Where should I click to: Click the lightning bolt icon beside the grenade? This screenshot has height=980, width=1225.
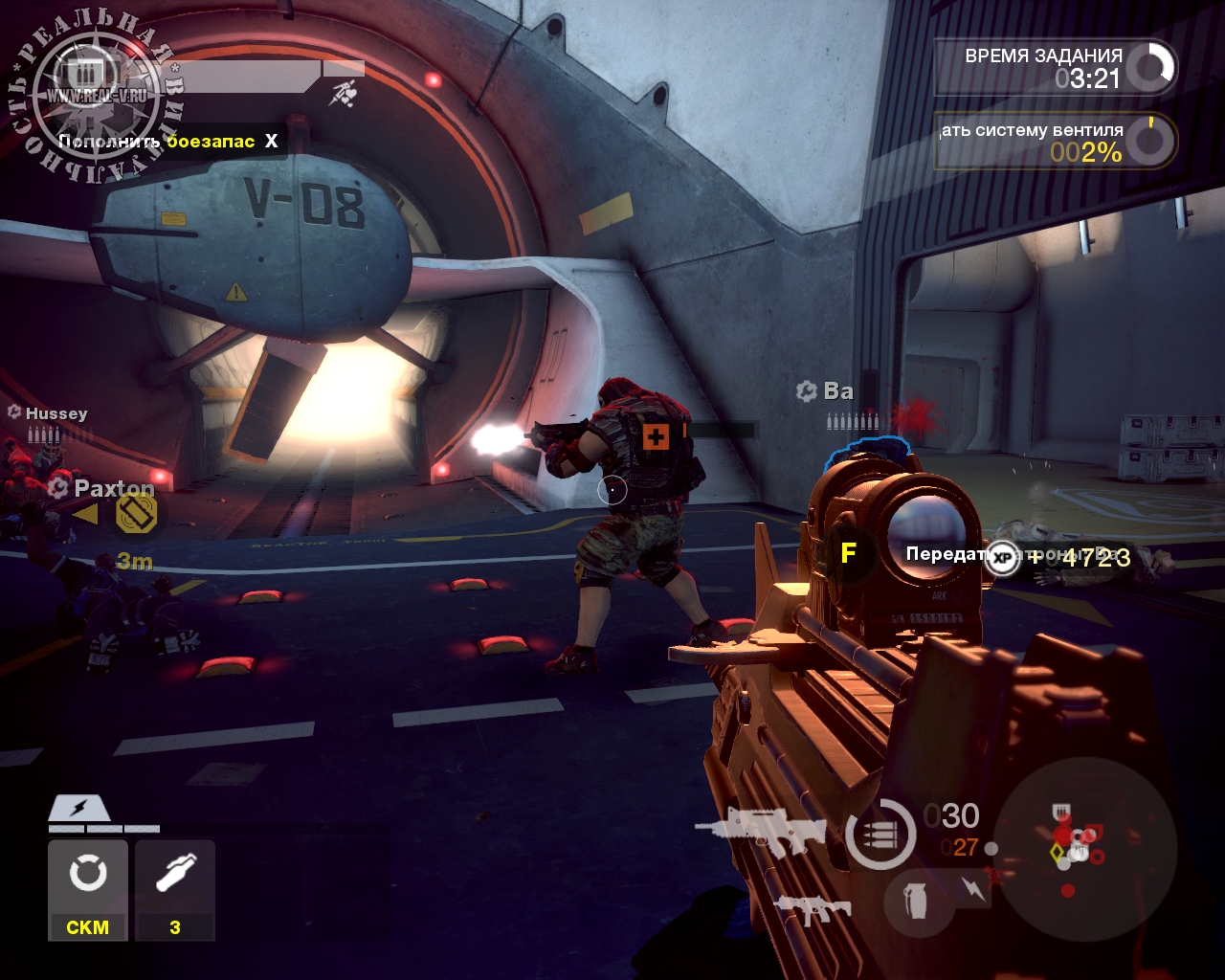click(973, 888)
